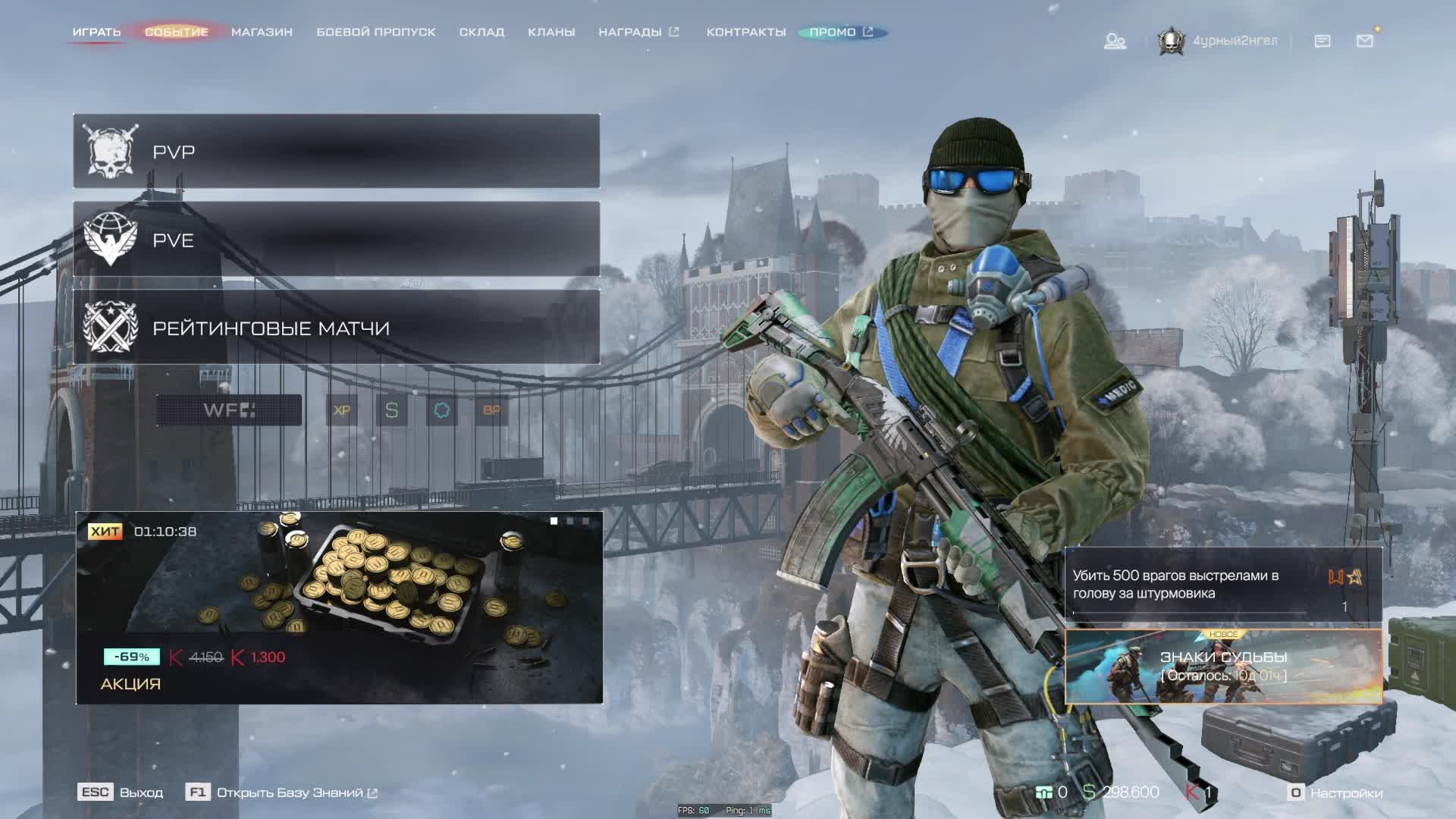Image resolution: width=1456 pixels, height=819 pixels.
Task: Check the mail envelope icon
Action: click(x=1365, y=41)
